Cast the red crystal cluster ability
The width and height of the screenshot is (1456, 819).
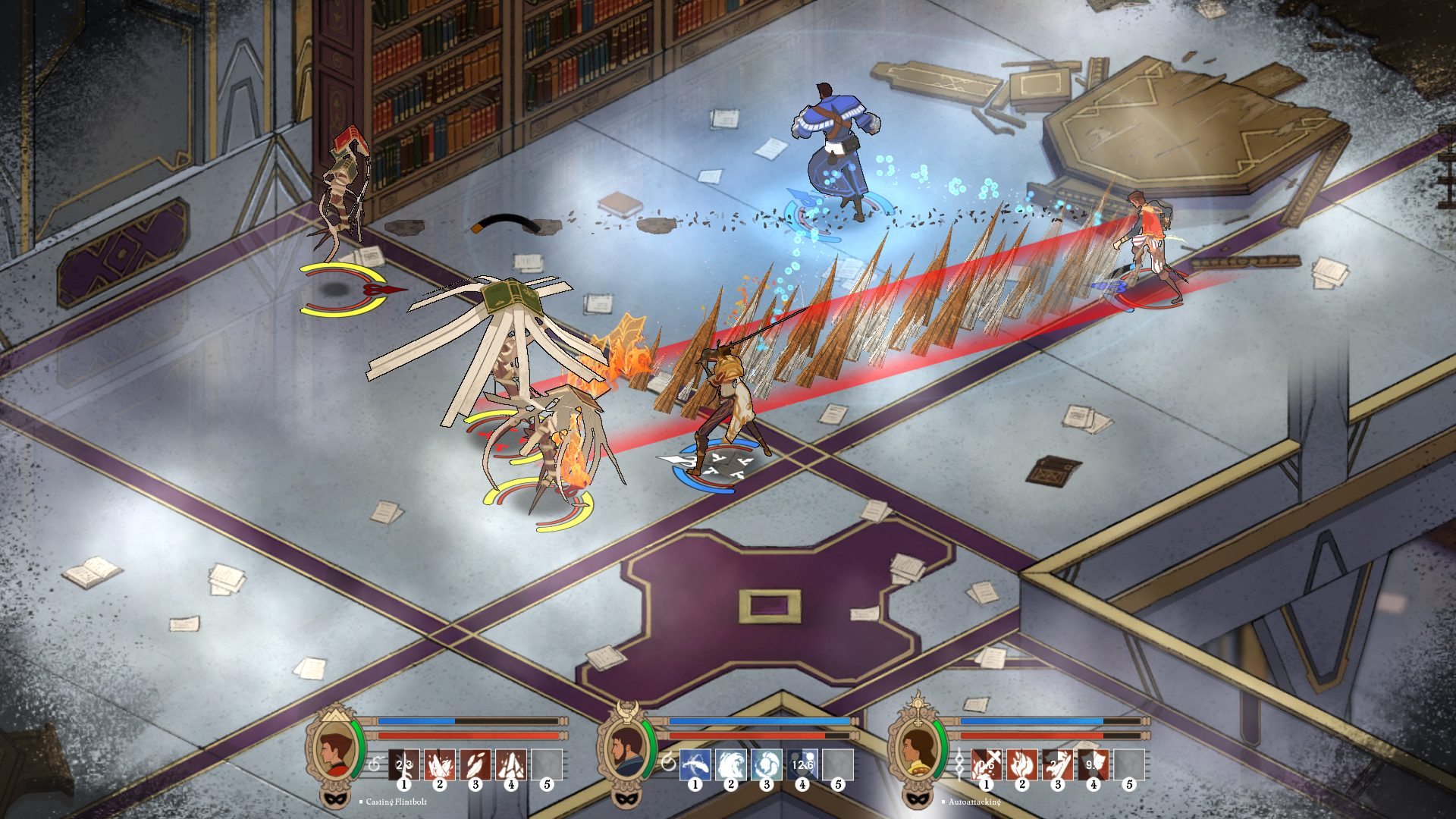pyautogui.click(x=439, y=764)
